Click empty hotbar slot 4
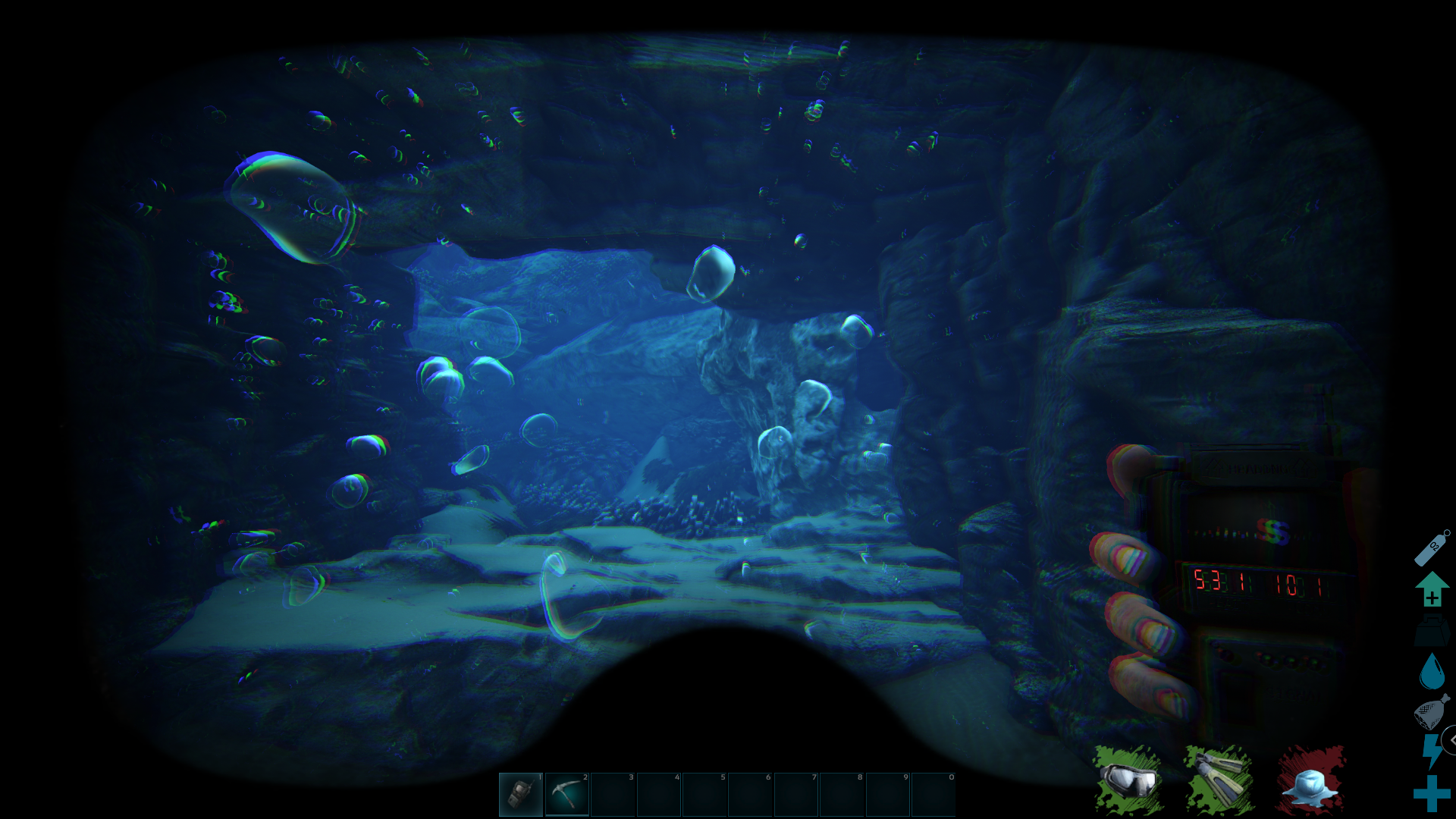Screen dimensions: 1456x819 [660, 793]
